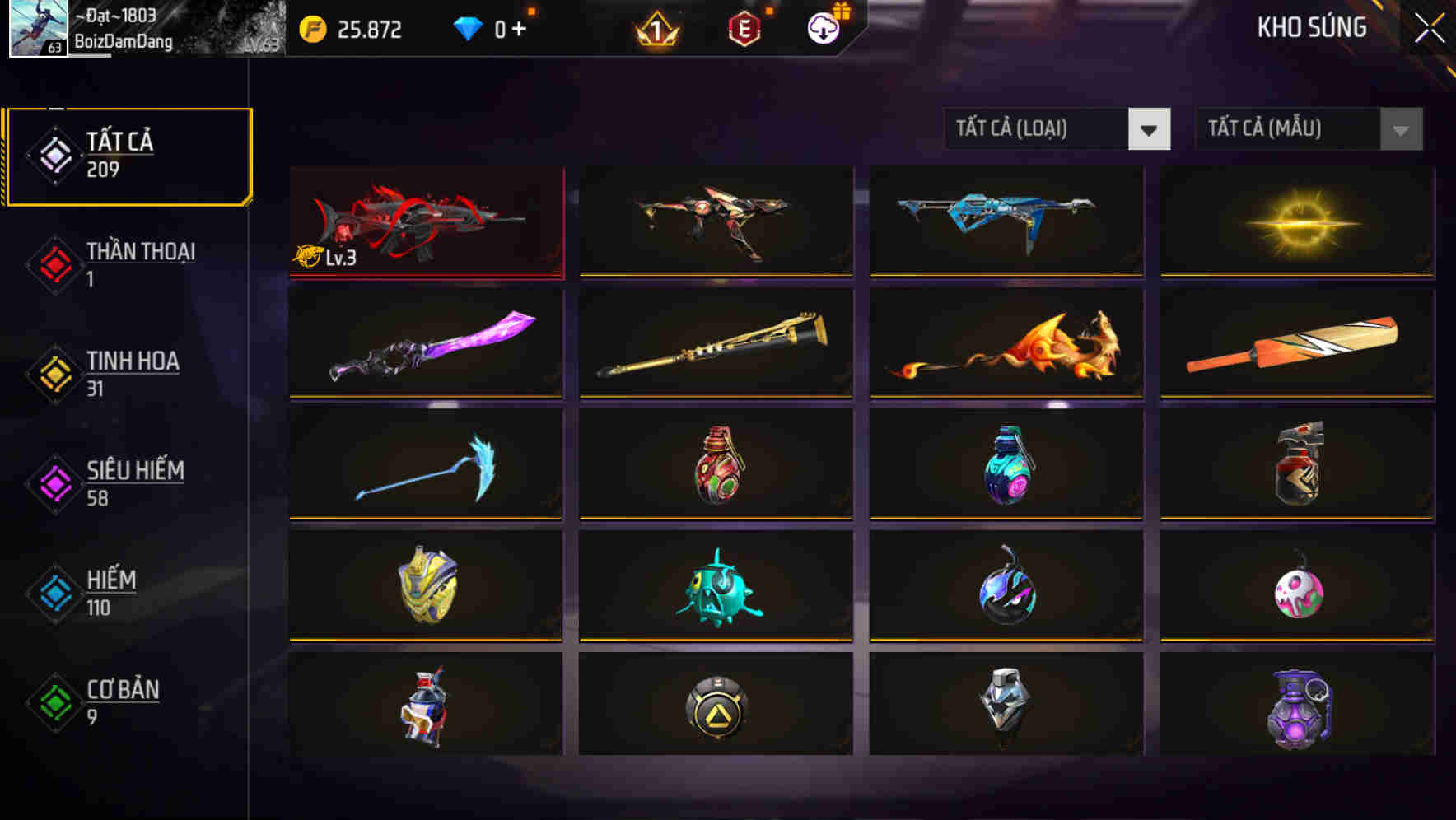This screenshot has height=820, width=1456.
Task: Select the teal fish grenade skin
Action: pos(715,587)
